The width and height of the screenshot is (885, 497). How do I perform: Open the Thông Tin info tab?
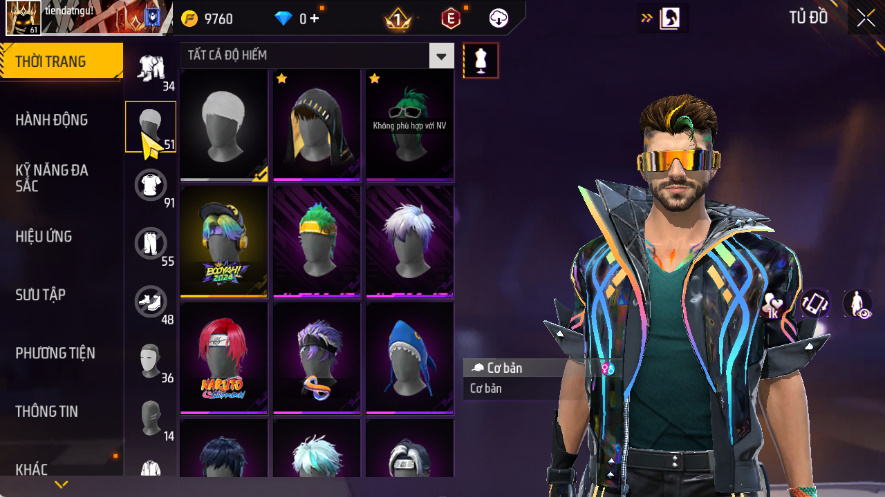coord(60,411)
